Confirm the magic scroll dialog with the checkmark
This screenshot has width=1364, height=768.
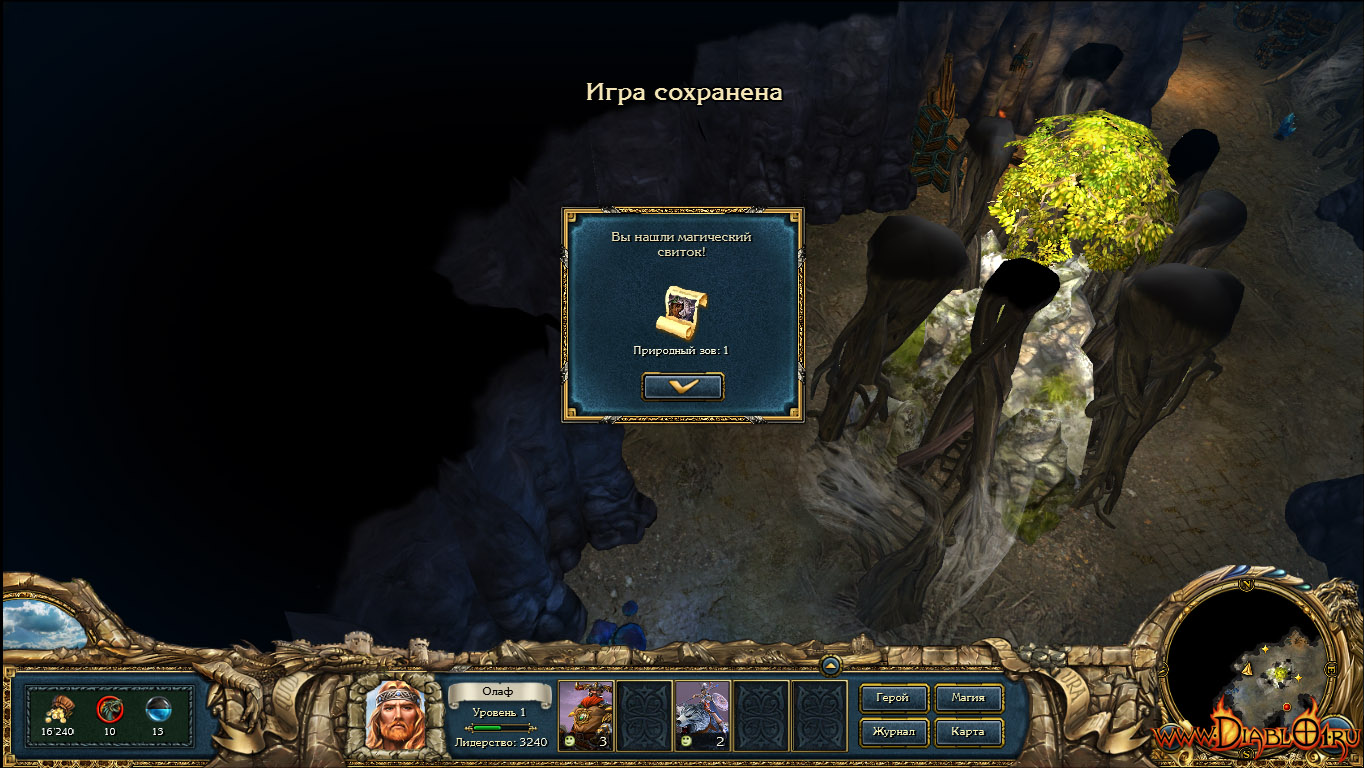[683, 386]
